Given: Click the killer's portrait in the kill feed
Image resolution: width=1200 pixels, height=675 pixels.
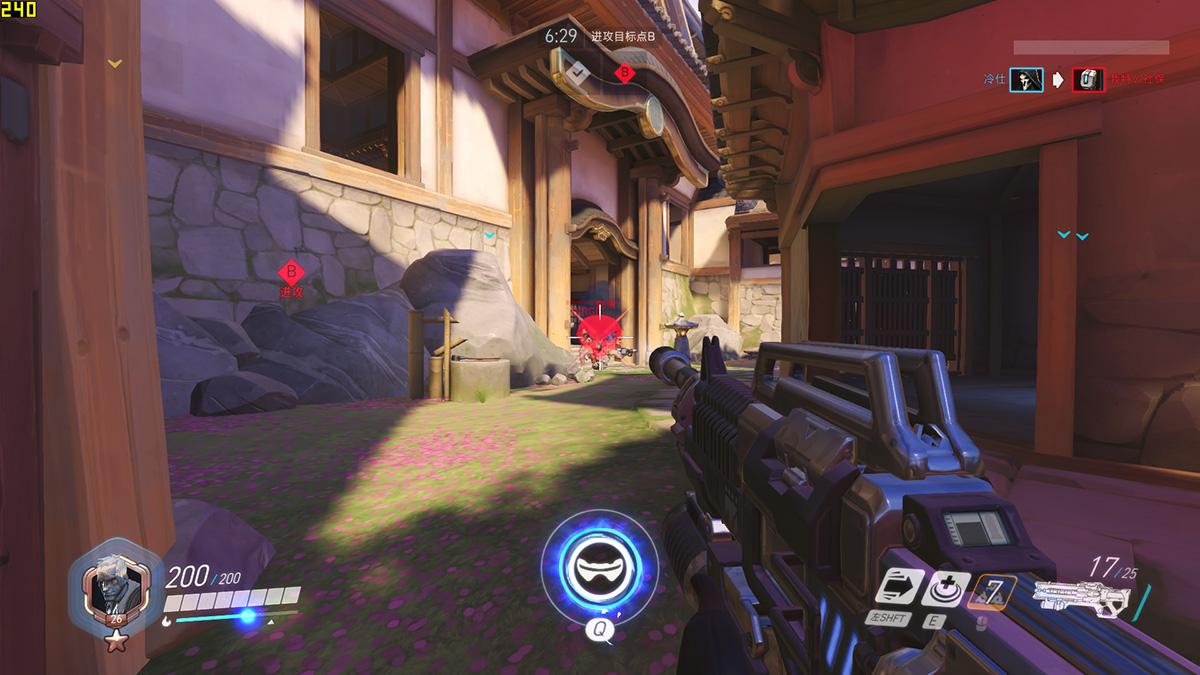Looking at the screenshot, I should pos(1026,80).
